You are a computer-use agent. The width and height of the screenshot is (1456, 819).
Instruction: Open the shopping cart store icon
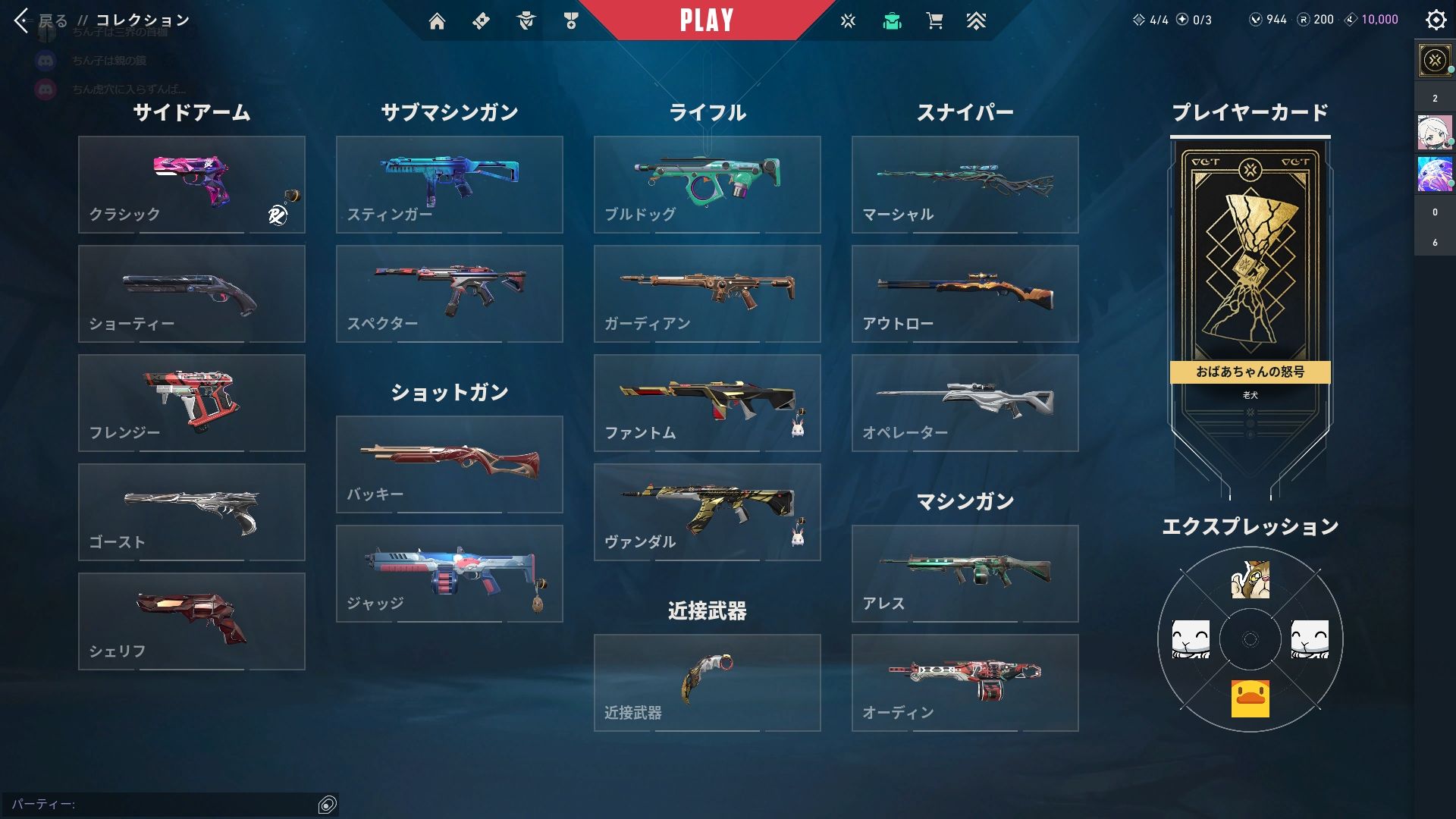click(934, 21)
